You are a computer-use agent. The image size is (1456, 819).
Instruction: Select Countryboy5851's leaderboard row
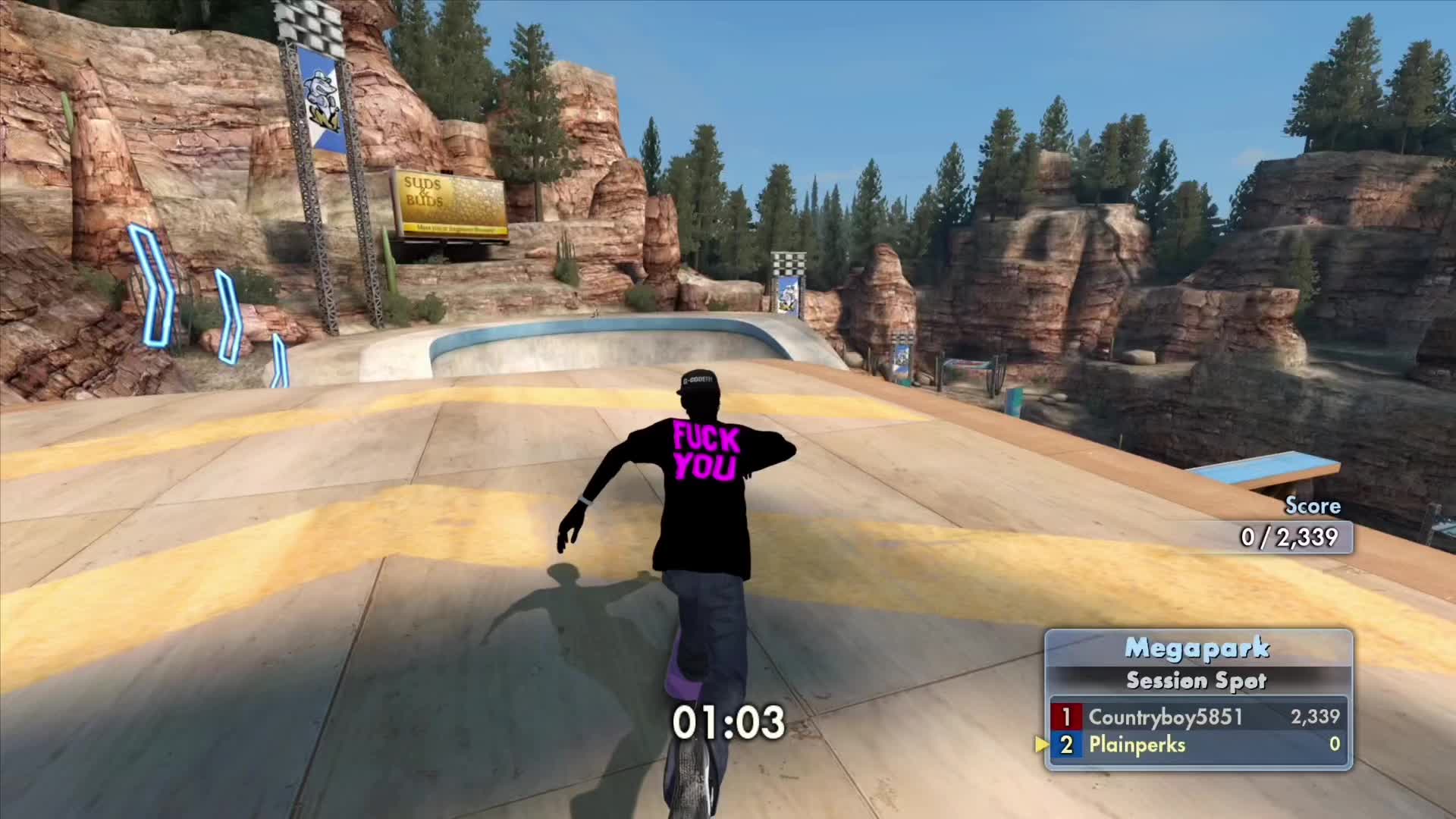click(x=1197, y=717)
